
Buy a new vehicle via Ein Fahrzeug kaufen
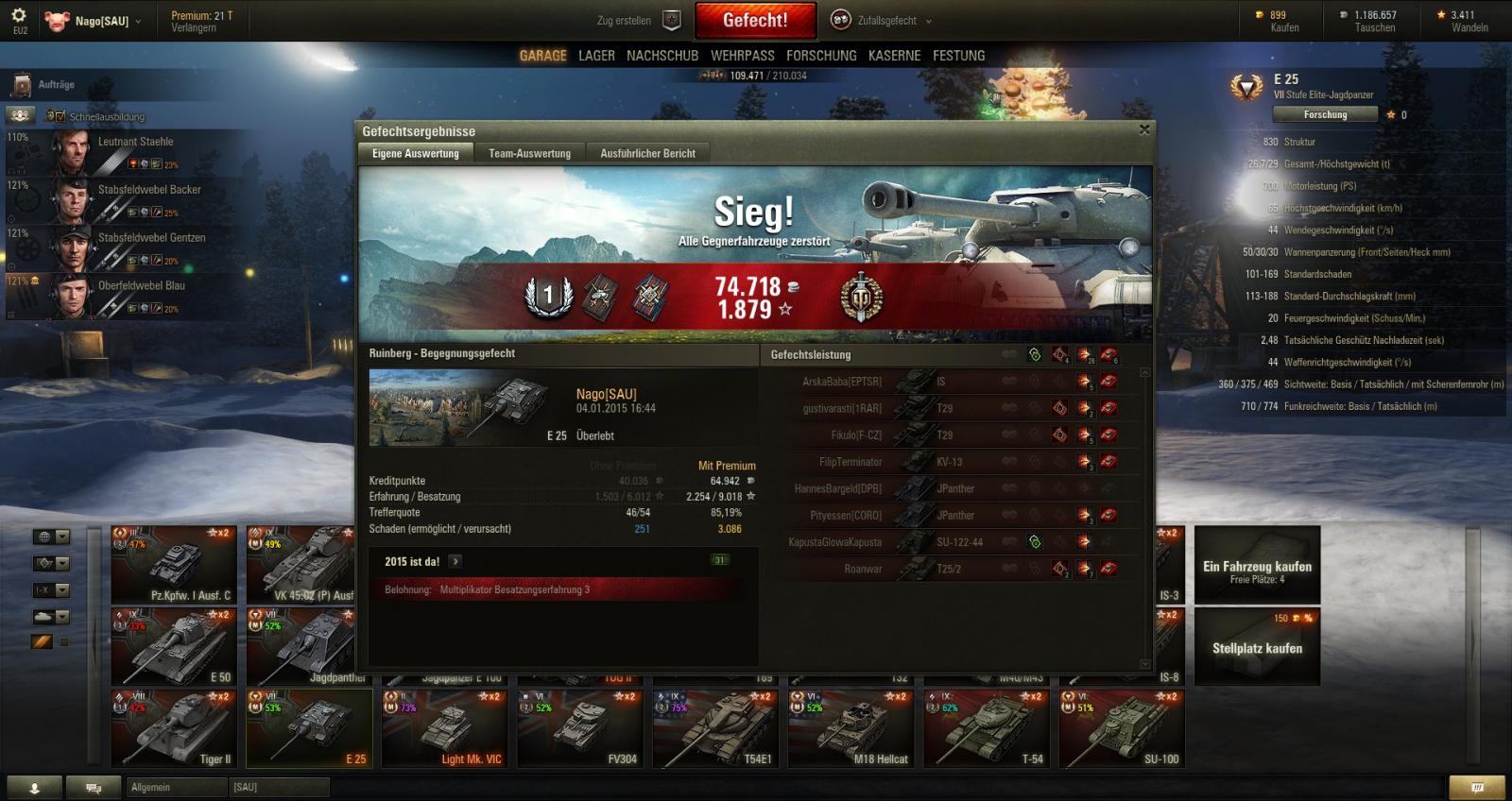1257,565
